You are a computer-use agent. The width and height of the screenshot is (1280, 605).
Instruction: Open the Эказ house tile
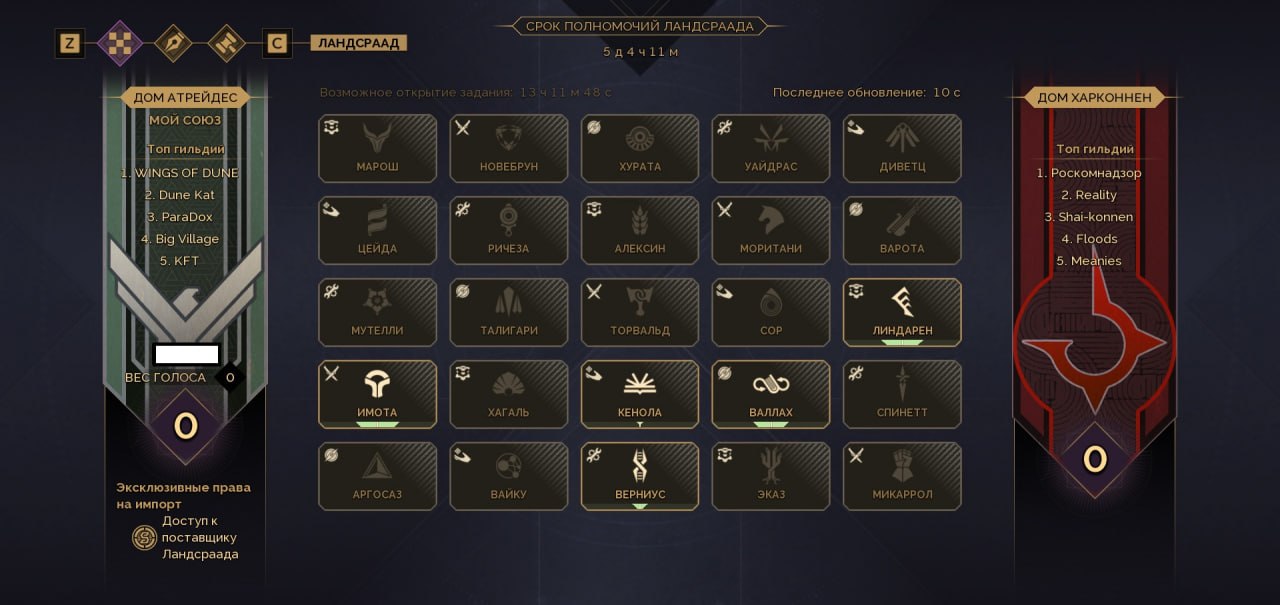[771, 476]
